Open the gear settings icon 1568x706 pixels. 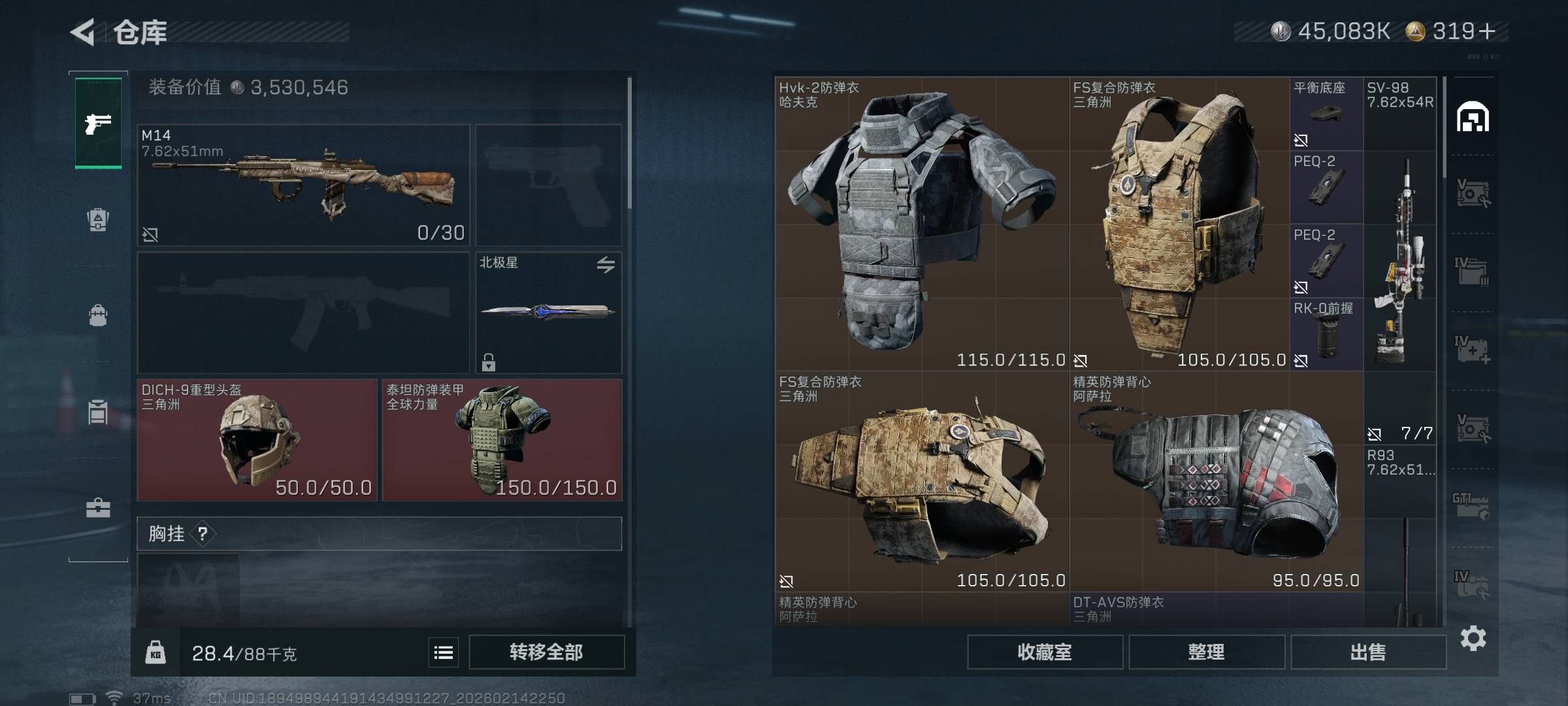point(1473,638)
